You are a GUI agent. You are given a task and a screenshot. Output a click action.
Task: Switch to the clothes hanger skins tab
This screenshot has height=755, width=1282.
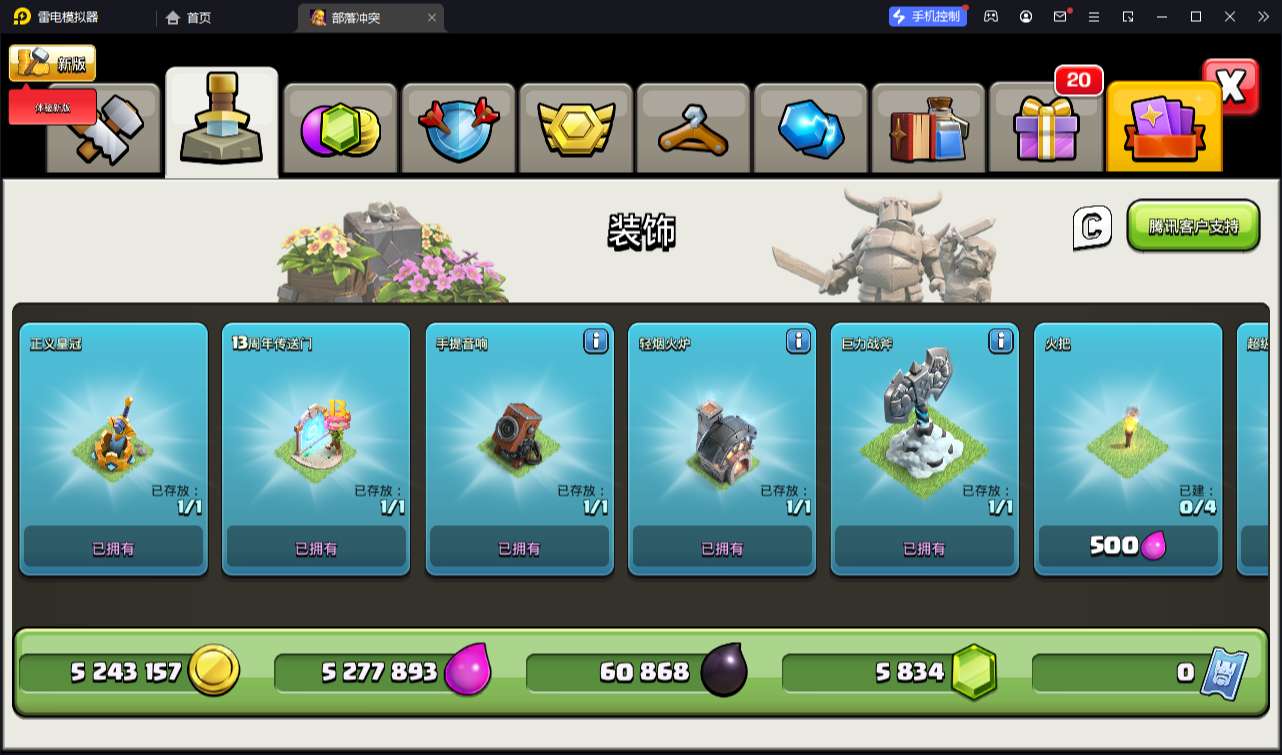(693, 130)
